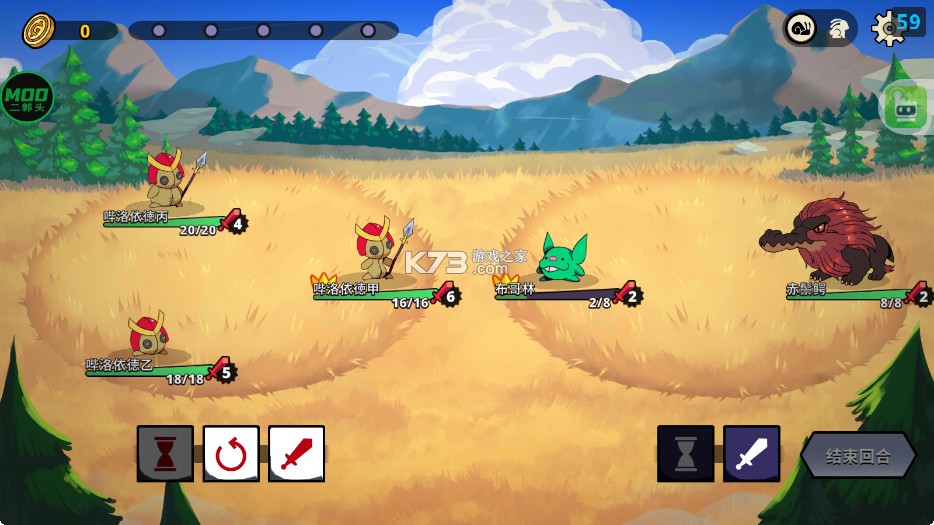Viewport: 934px width, 525px height.
Task: Select the red hourglass wait action
Action: [x=165, y=454]
